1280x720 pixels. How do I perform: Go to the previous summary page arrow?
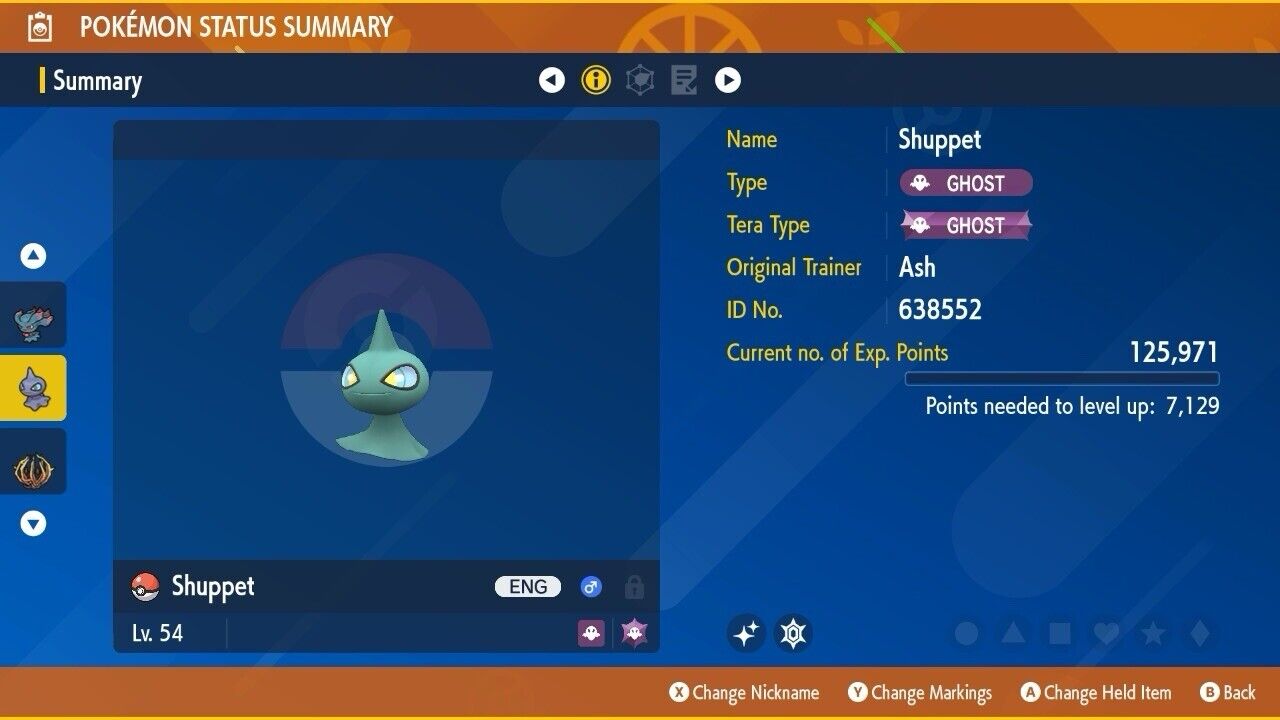tap(552, 80)
